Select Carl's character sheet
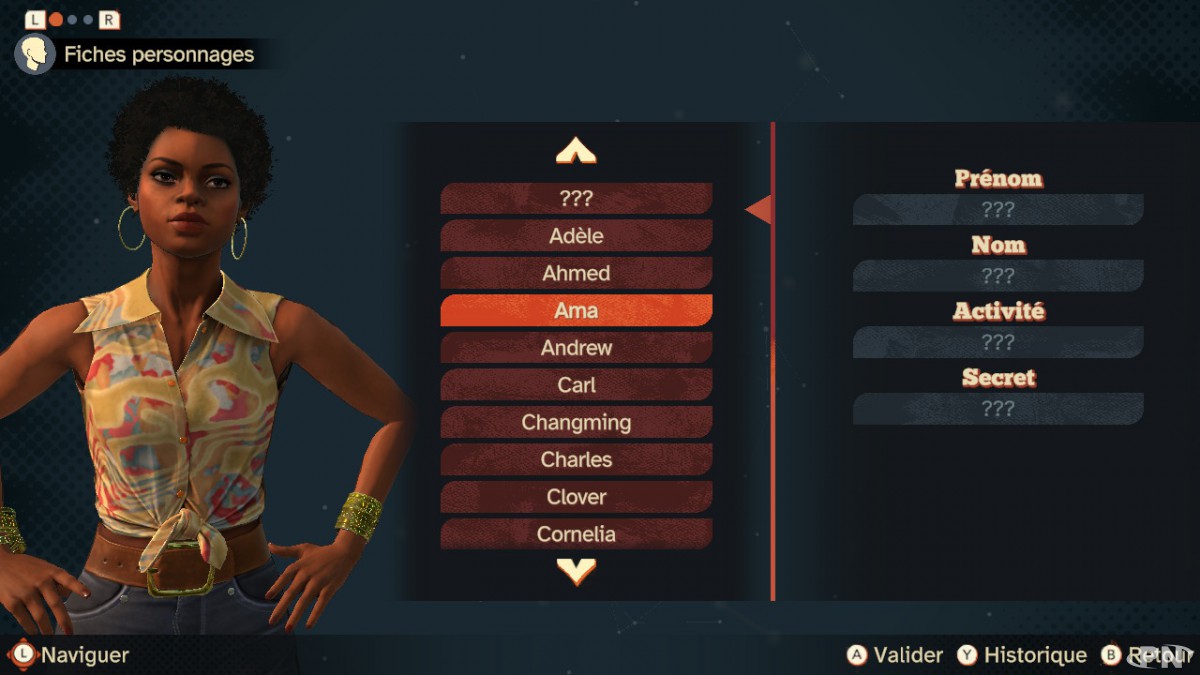Viewport: 1200px width, 675px height. (x=576, y=385)
